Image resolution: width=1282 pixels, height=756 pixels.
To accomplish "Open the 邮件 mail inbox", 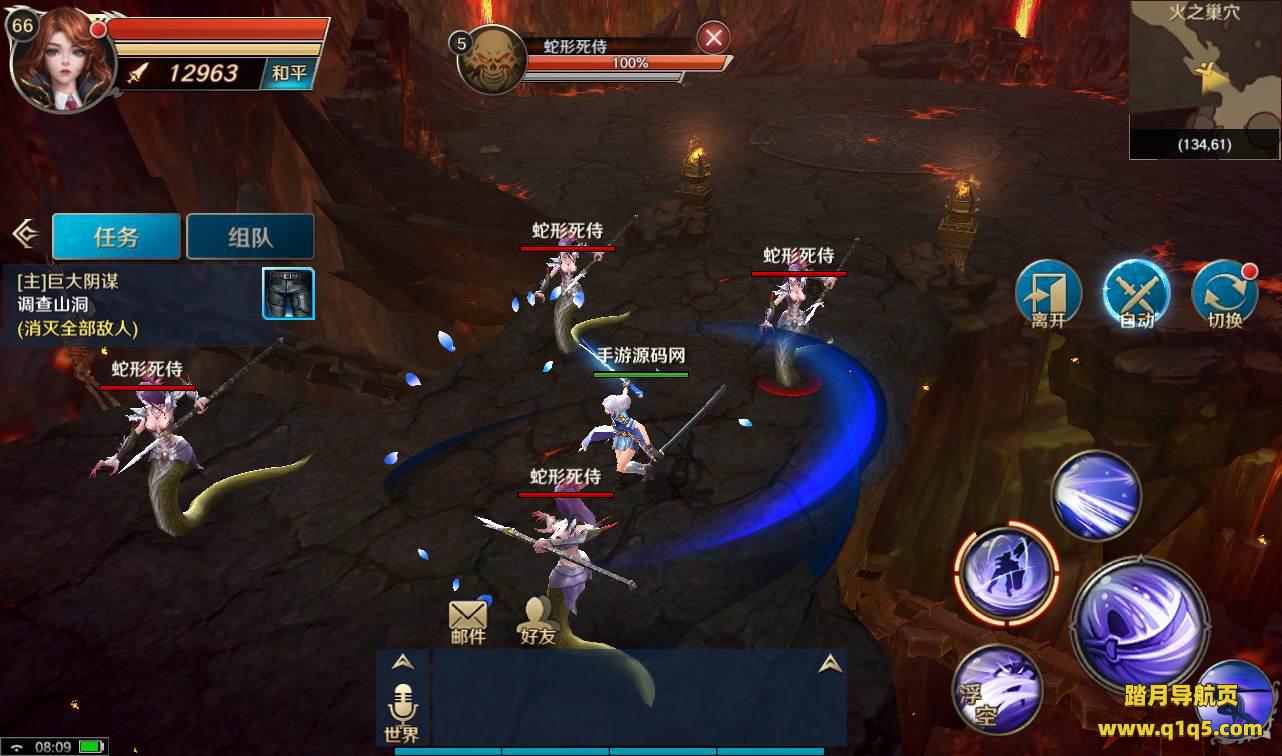I will click(x=467, y=621).
